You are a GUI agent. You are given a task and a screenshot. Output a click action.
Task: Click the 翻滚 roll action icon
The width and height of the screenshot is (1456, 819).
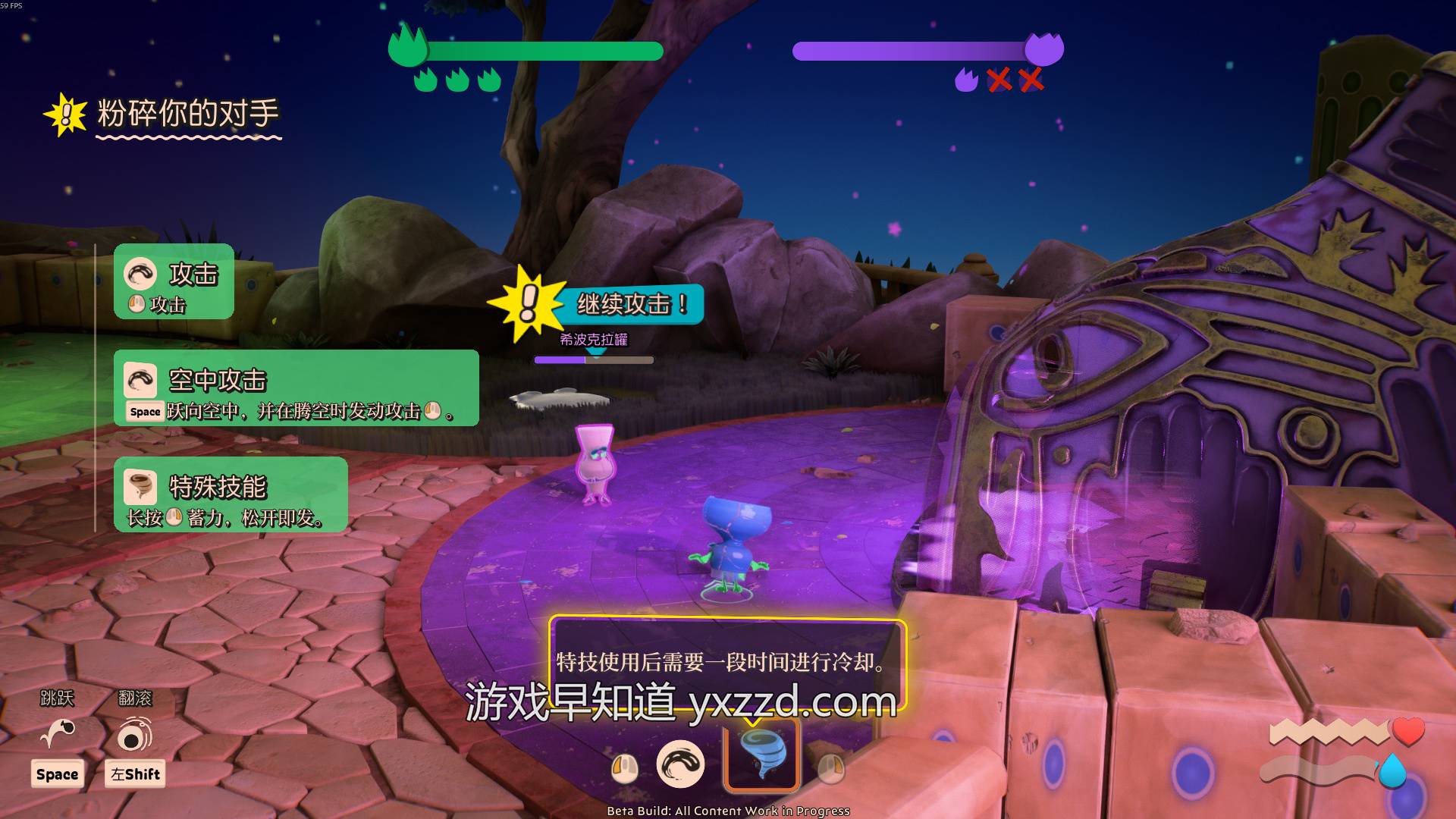135,733
